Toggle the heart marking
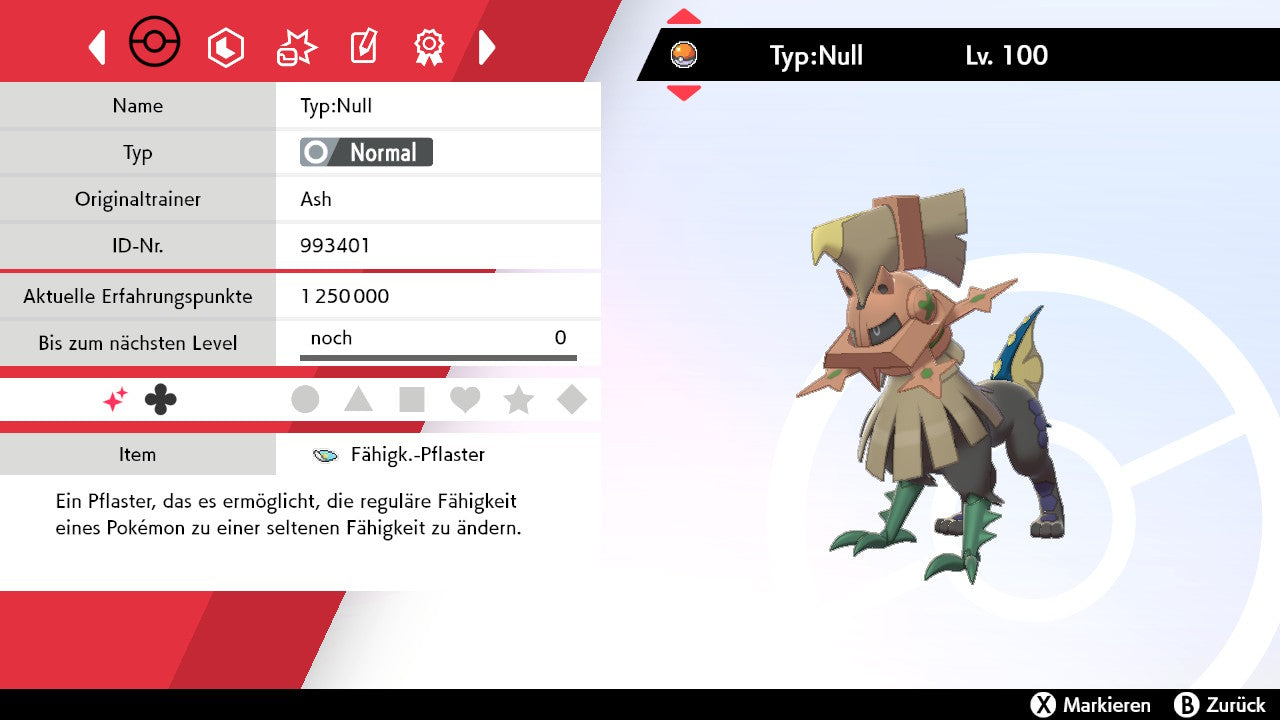This screenshot has width=1280, height=720. (x=465, y=400)
